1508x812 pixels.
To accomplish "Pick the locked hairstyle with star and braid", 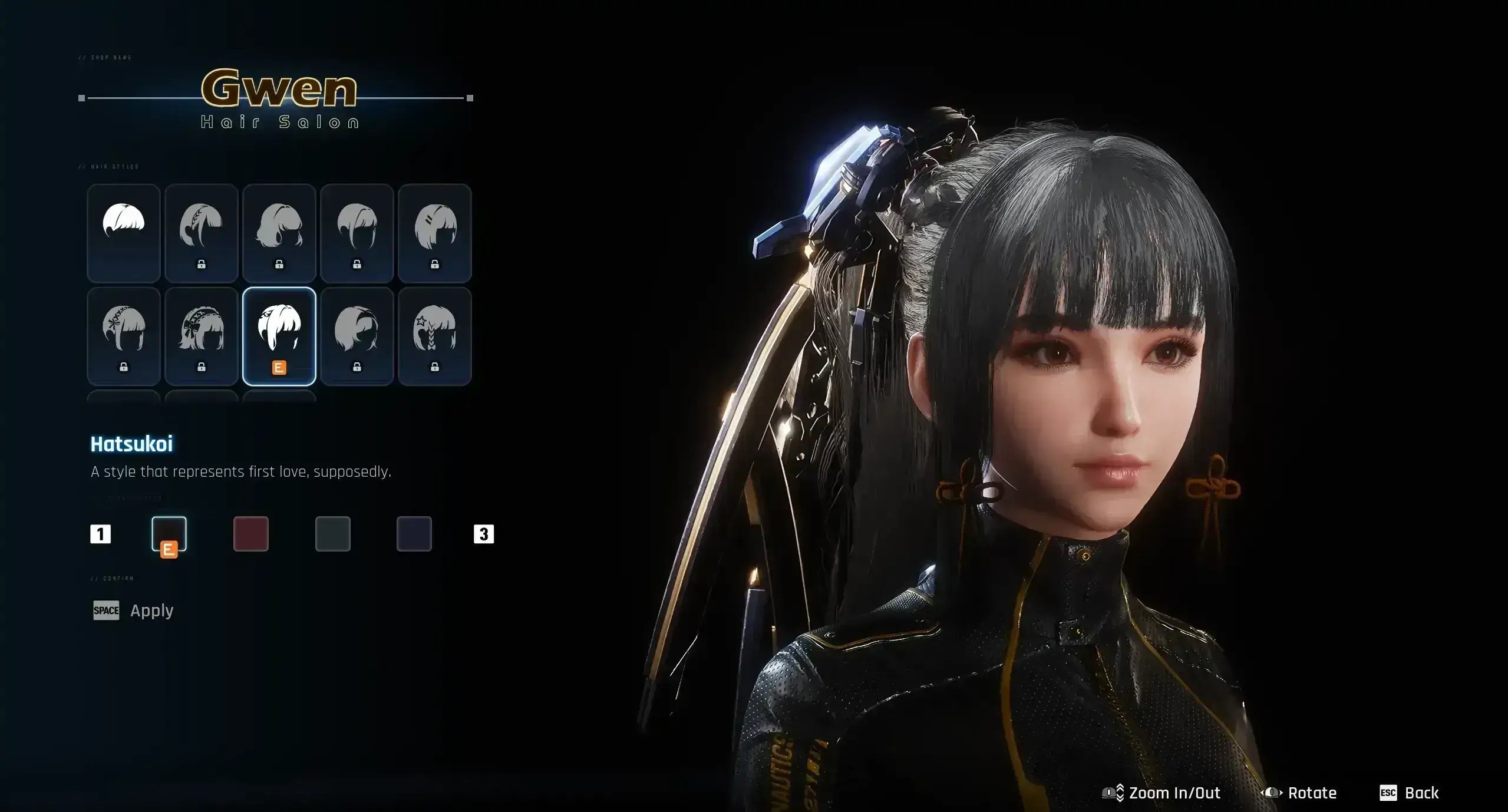I will (x=435, y=336).
